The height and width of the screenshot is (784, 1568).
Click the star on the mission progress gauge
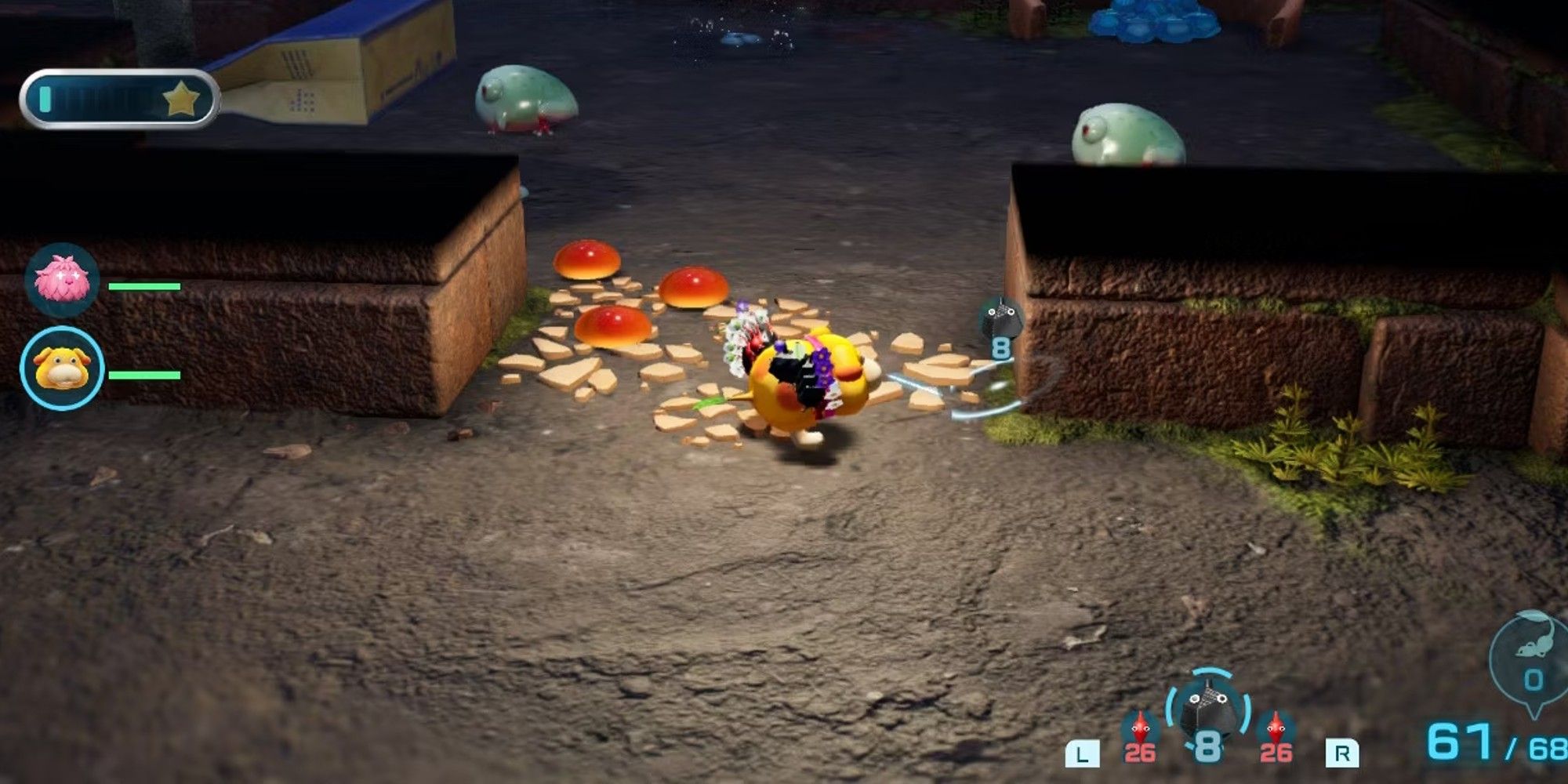pos(182,96)
